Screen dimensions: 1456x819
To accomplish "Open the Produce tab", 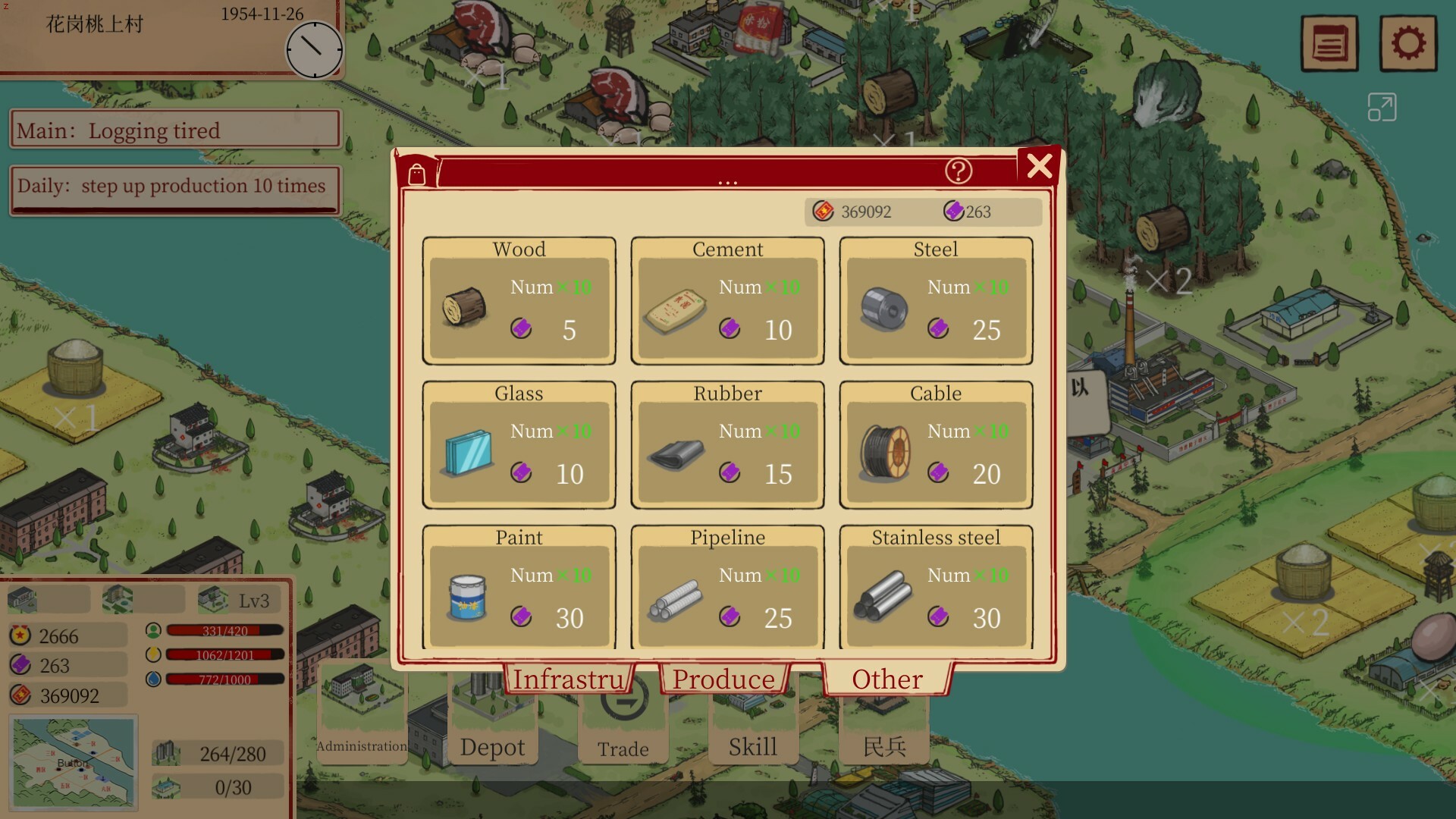I will click(724, 679).
